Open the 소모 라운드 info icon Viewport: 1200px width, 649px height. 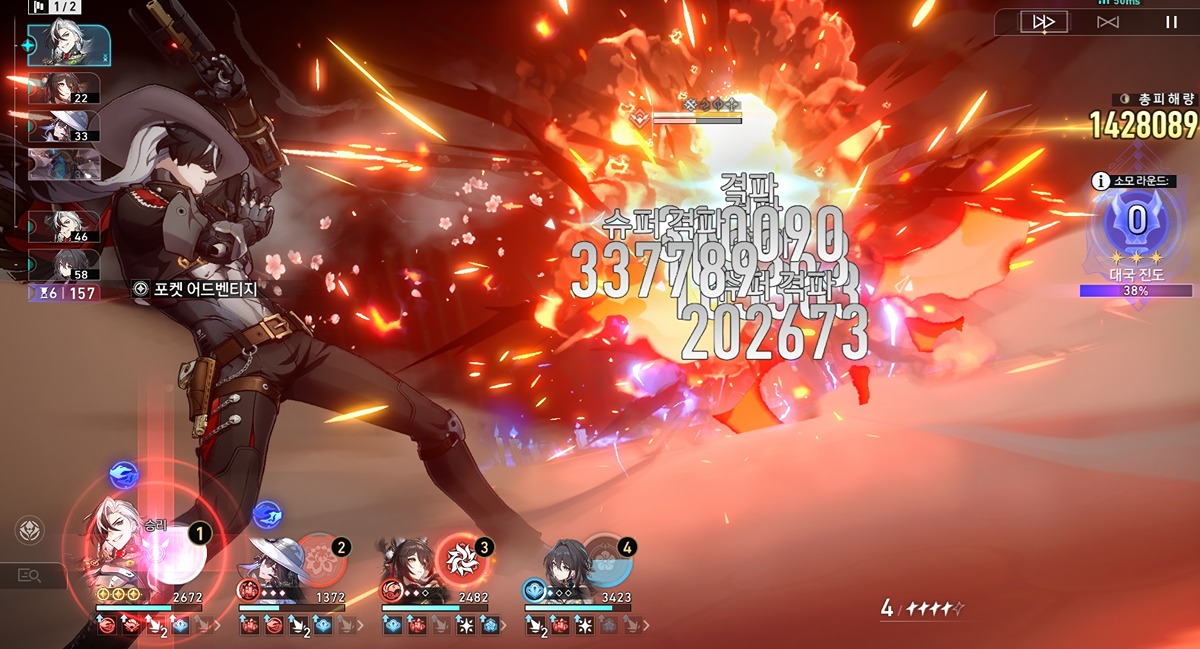point(1100,181)
